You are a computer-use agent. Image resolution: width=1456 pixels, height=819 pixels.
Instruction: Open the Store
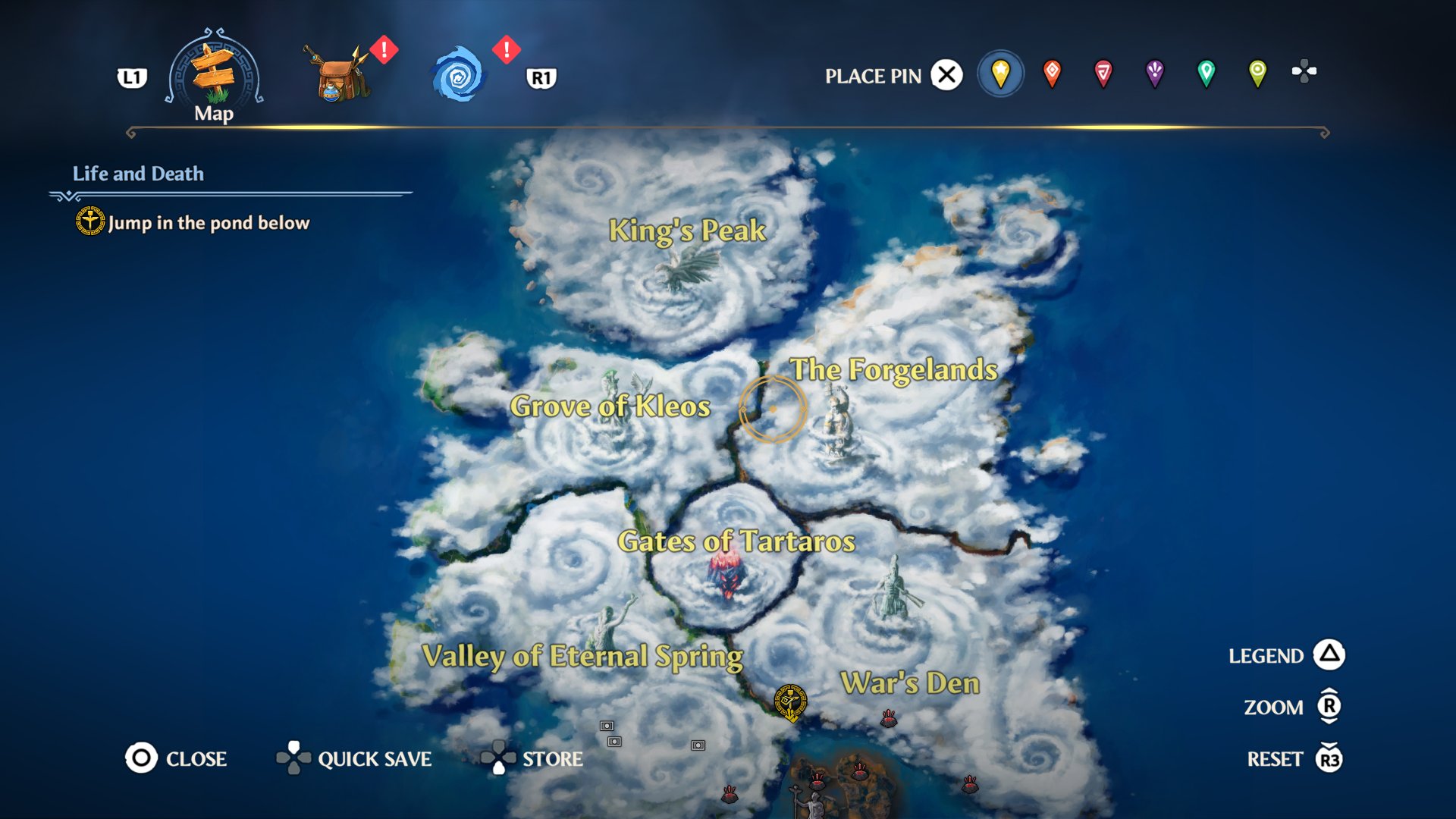[x=532, y=758]
